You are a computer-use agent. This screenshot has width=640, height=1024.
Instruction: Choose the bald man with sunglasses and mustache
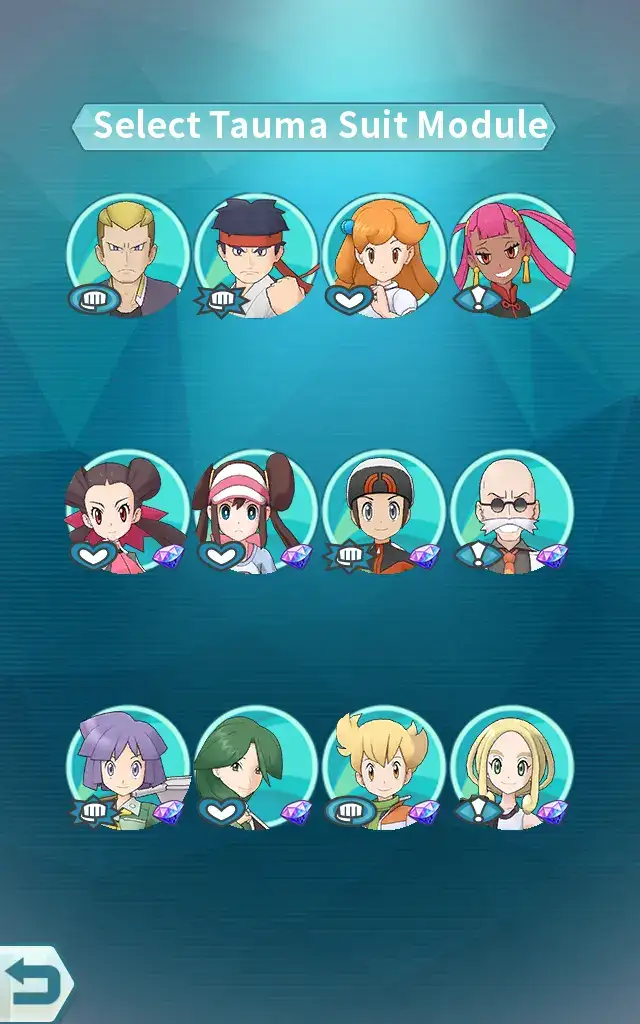(x=512, y=512)
